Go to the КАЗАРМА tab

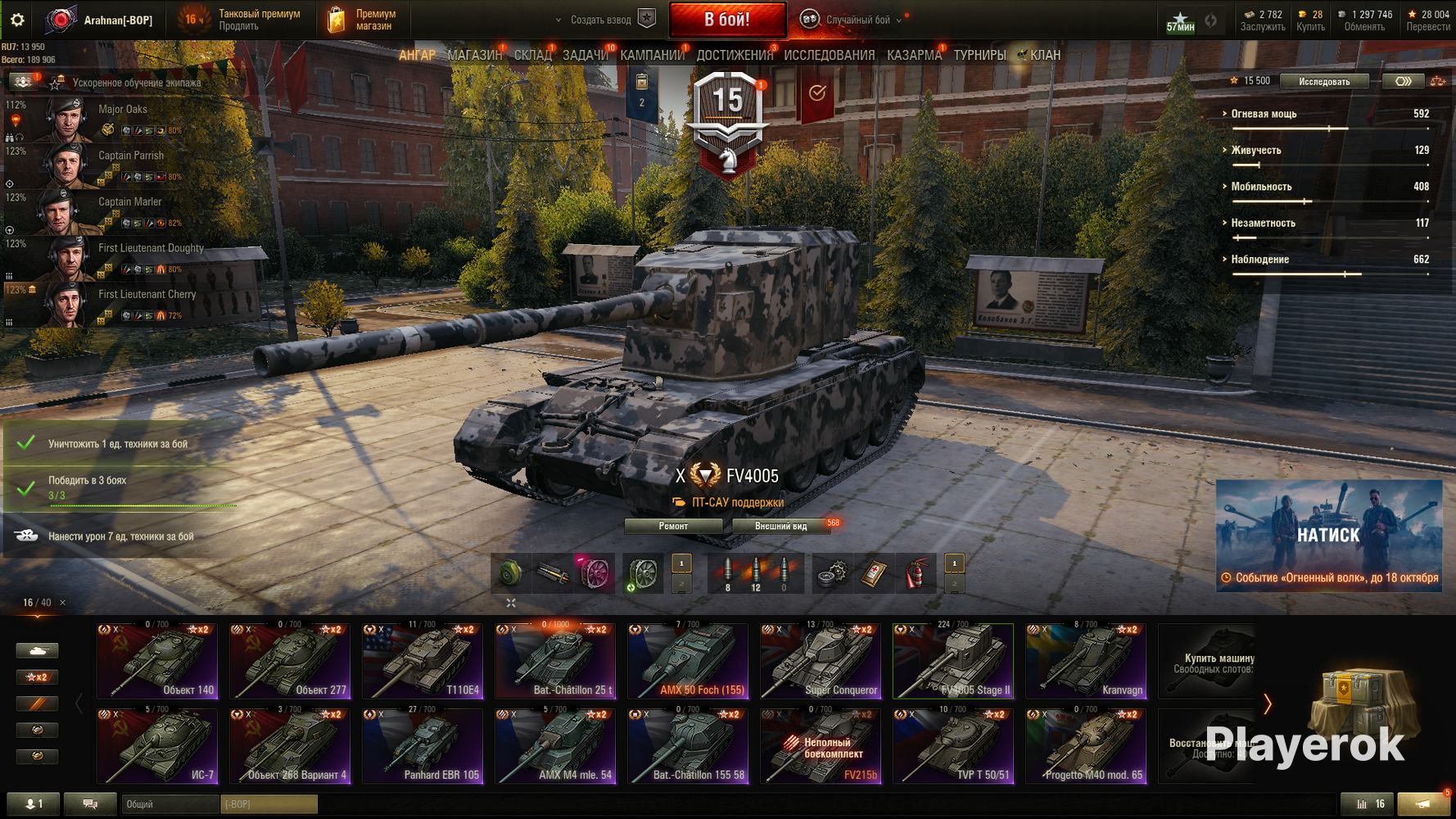914,55
